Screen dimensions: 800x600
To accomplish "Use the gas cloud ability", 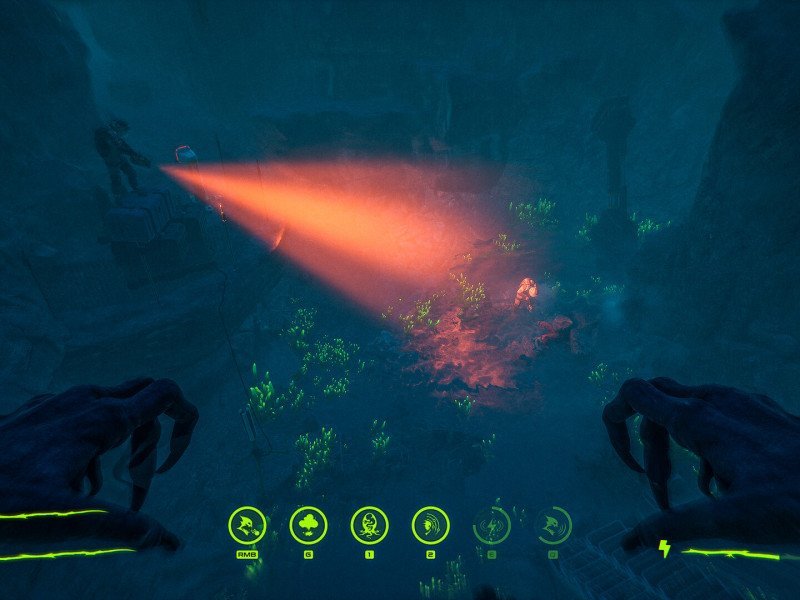I will 308,524.
